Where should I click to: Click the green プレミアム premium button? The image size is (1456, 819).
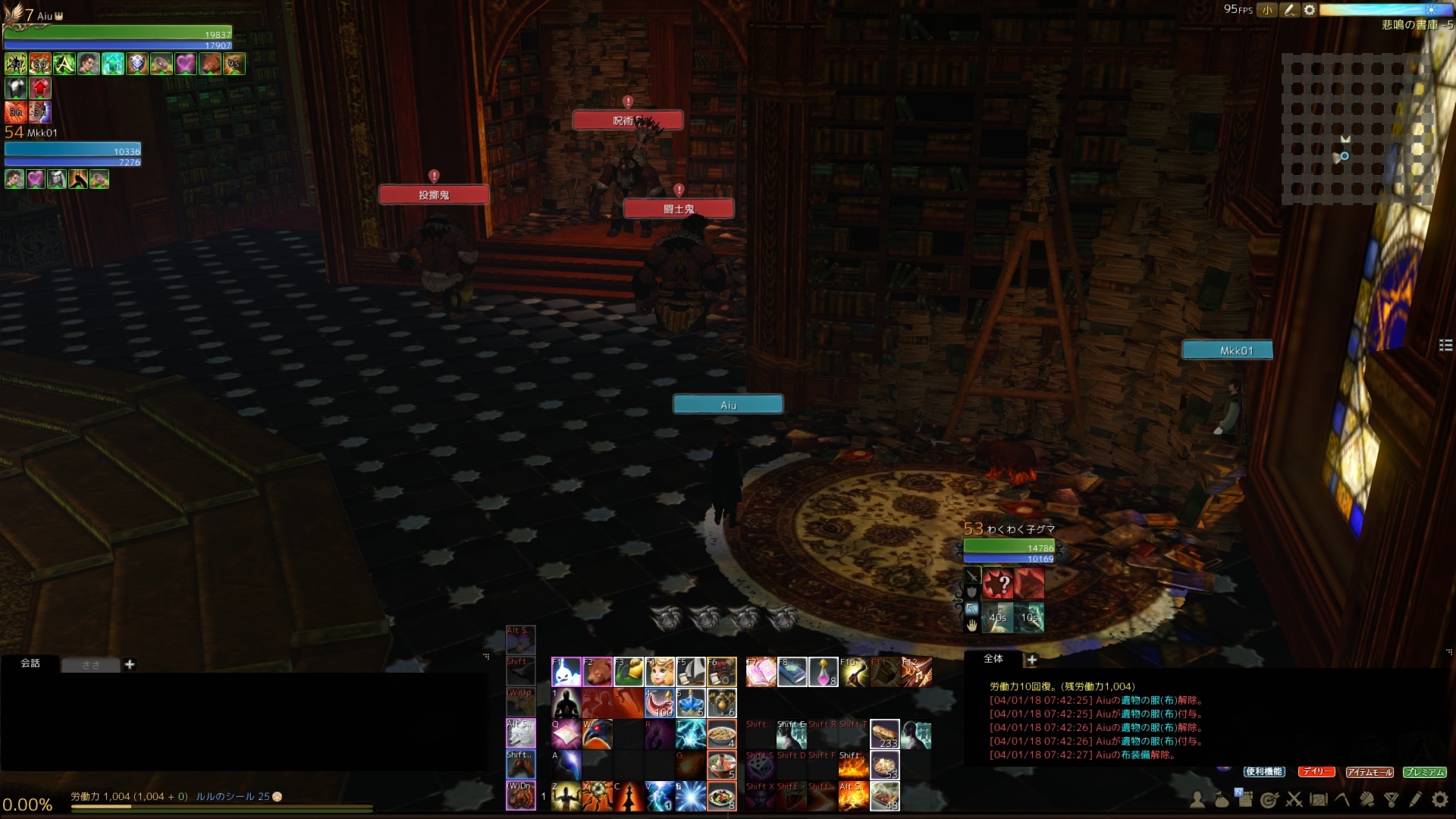1424,772
